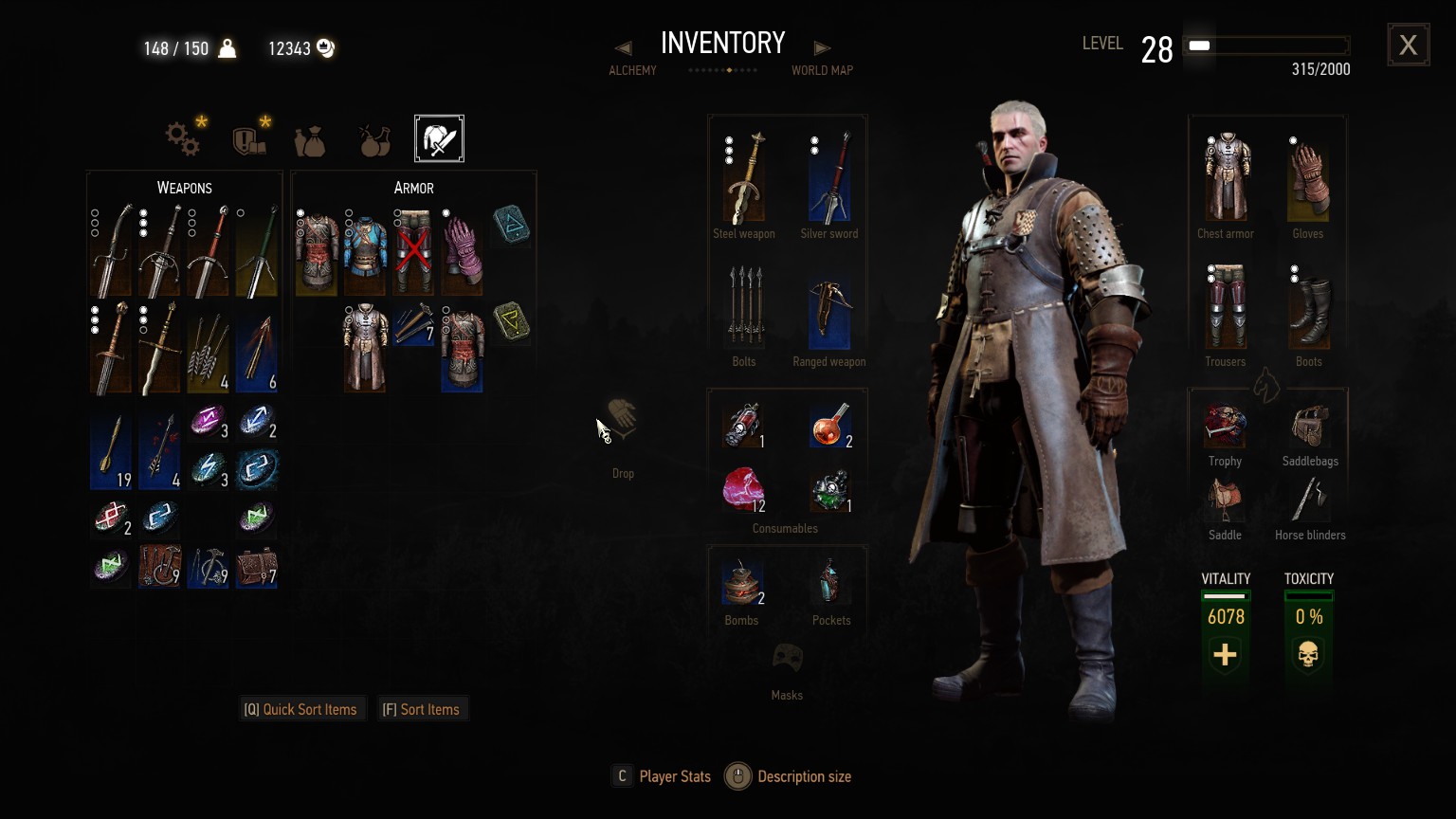Select the equipped Silver sword slot

click(829, 178)
